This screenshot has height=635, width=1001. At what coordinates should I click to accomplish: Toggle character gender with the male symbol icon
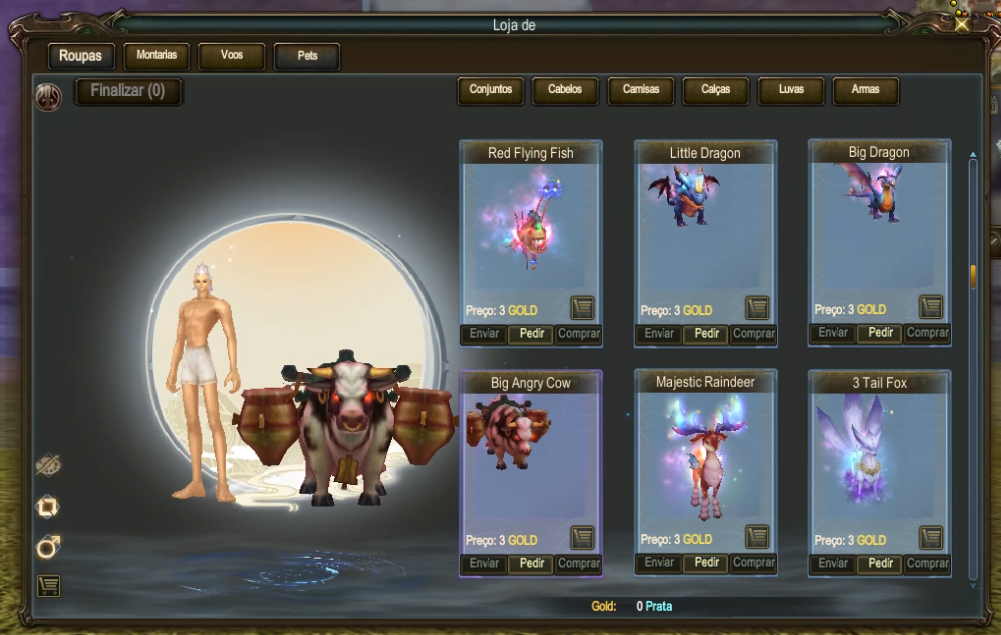tap(48, 547)
